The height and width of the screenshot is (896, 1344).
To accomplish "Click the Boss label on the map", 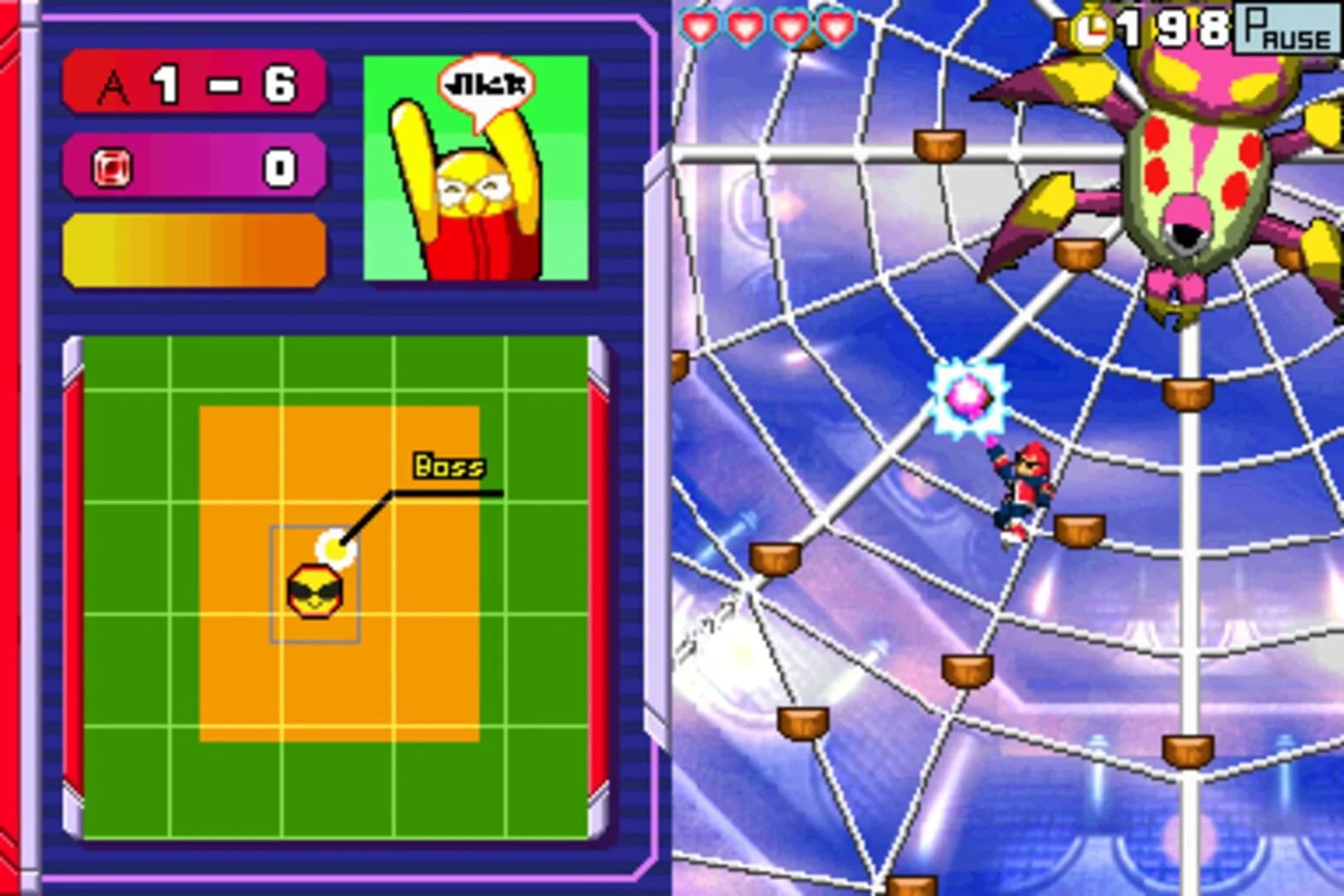I will point(449,465).
